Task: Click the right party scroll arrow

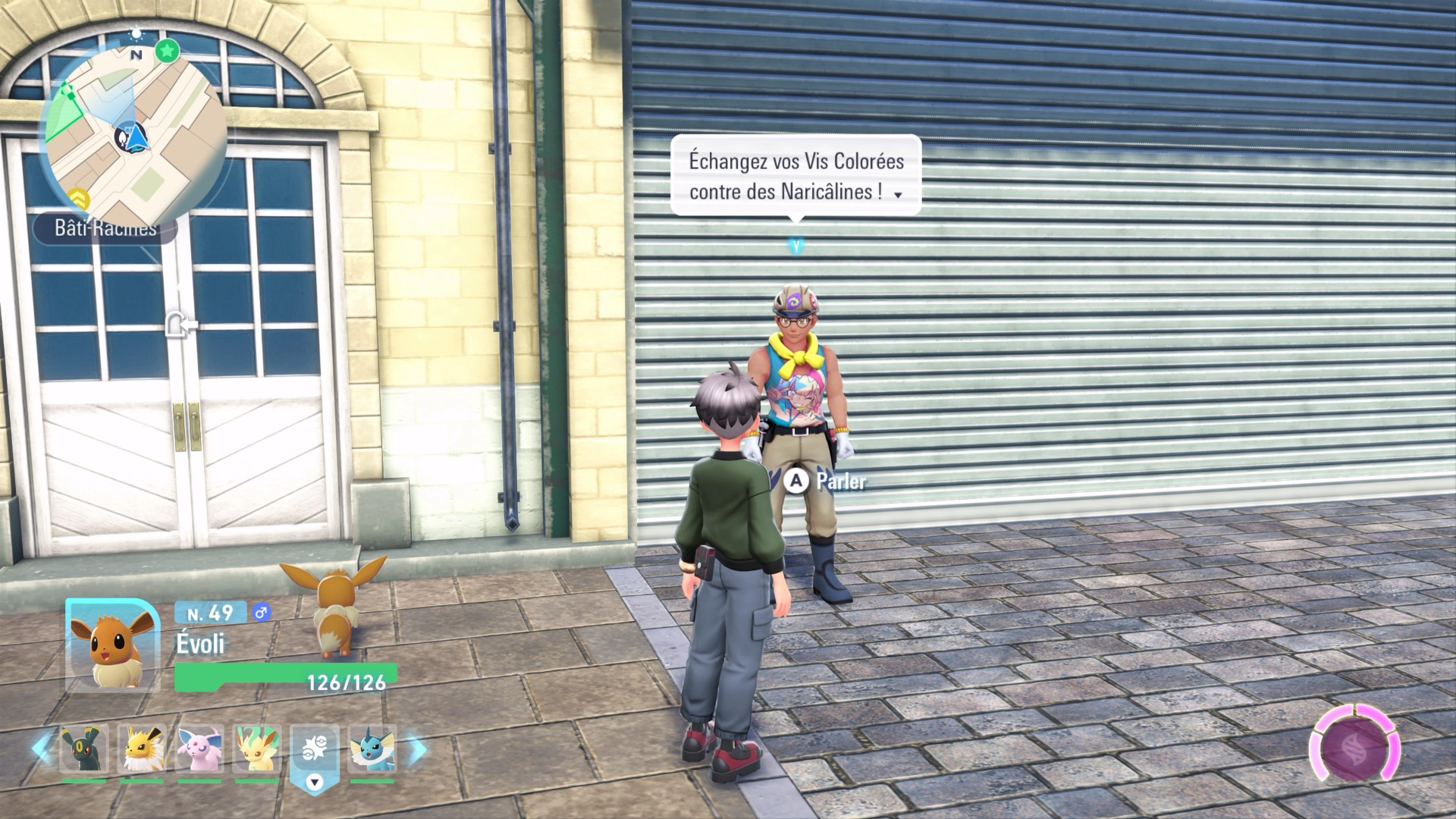Action: coord(416,748)
